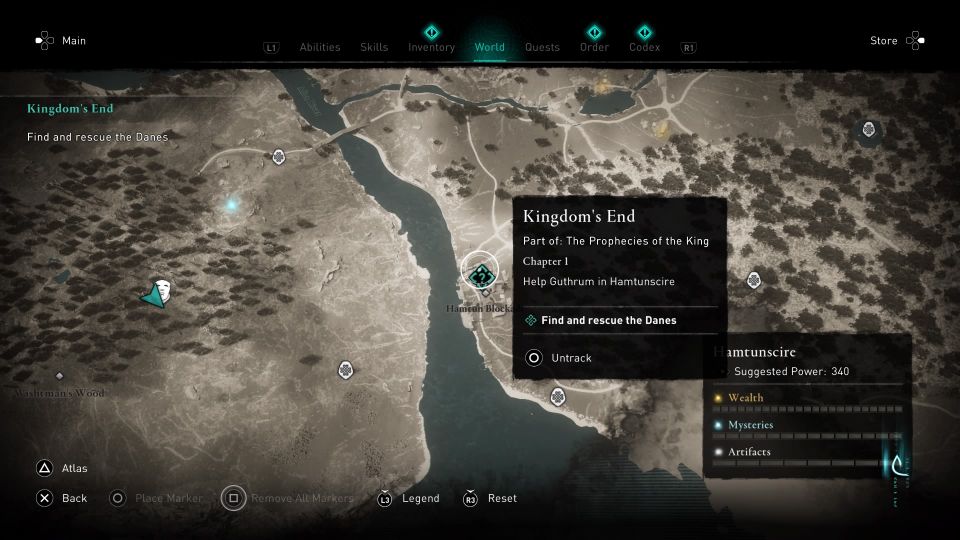Select the glowing blue mystery marker
The height and width of the screenshot is (540, 960).
(232, 205)
